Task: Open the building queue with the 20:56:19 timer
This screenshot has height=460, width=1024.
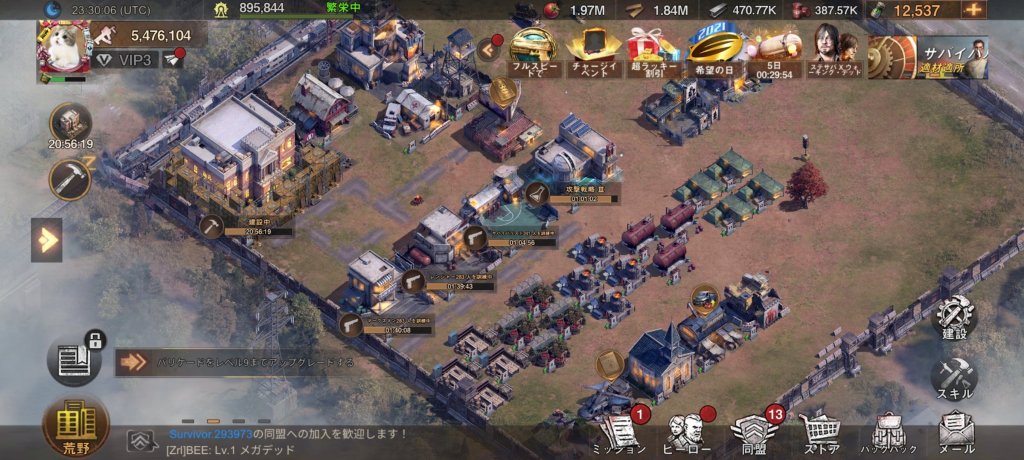Action: click(x=70, y=124)
